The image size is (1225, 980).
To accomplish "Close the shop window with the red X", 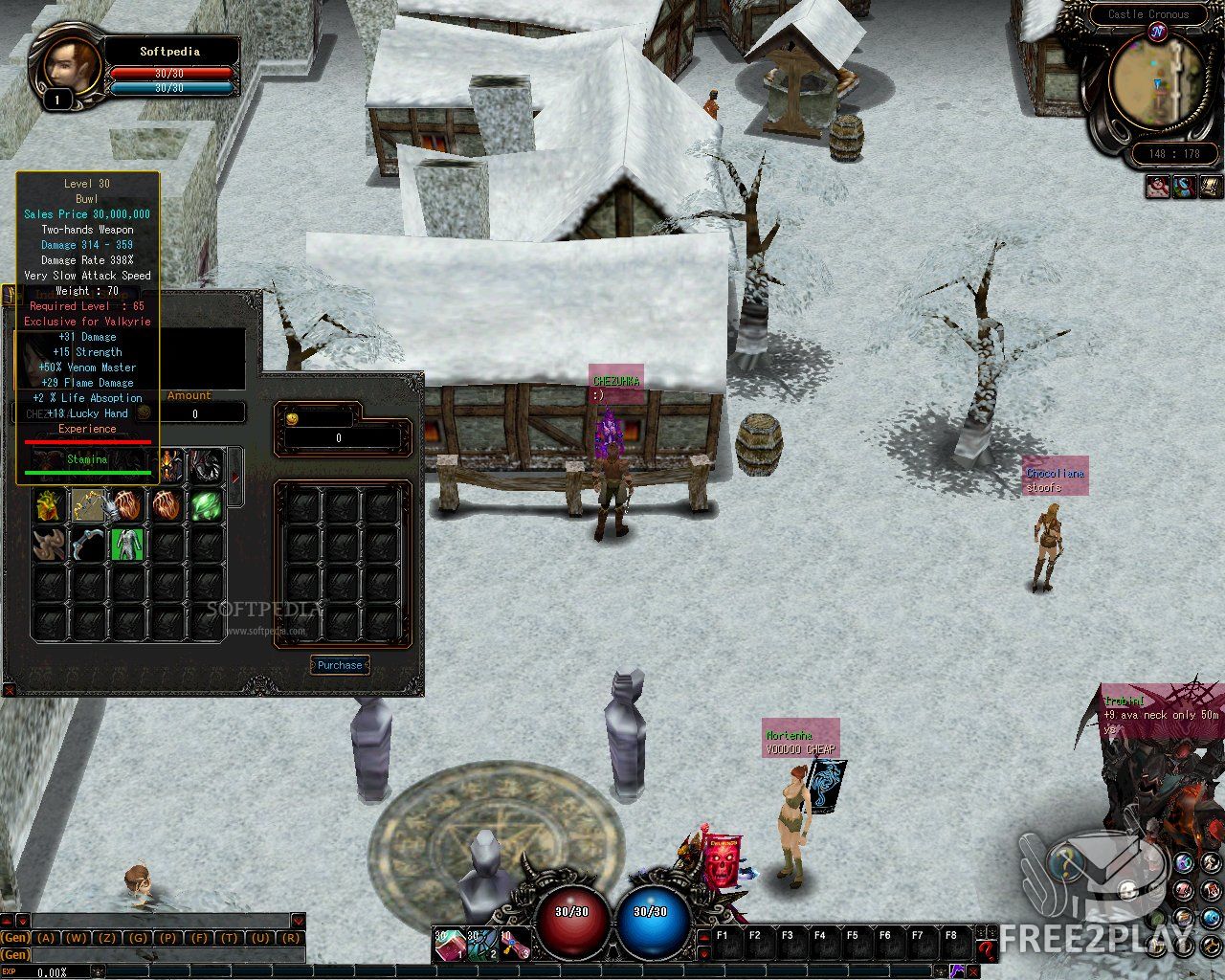I will point(9,688).
